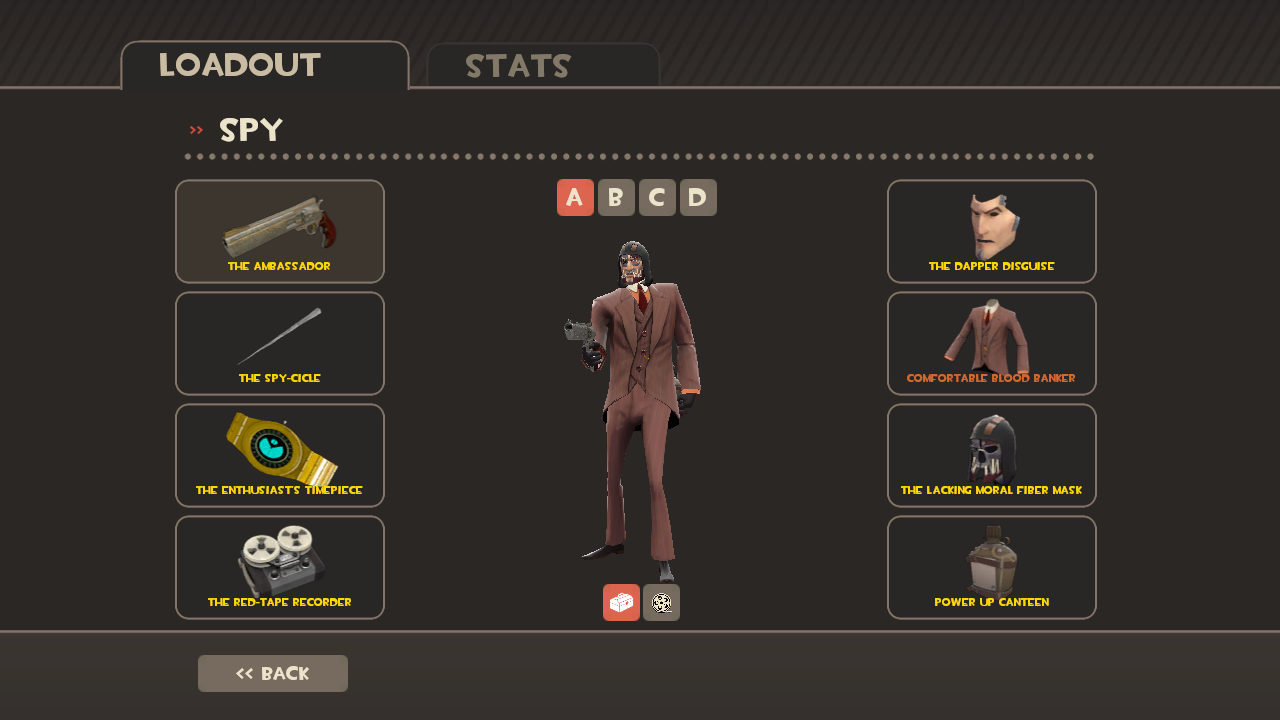Screen dimensions: 1280x720
Task: Select The Lacking Moral Fiber Mask slot
Action: (x=991, y=455)
